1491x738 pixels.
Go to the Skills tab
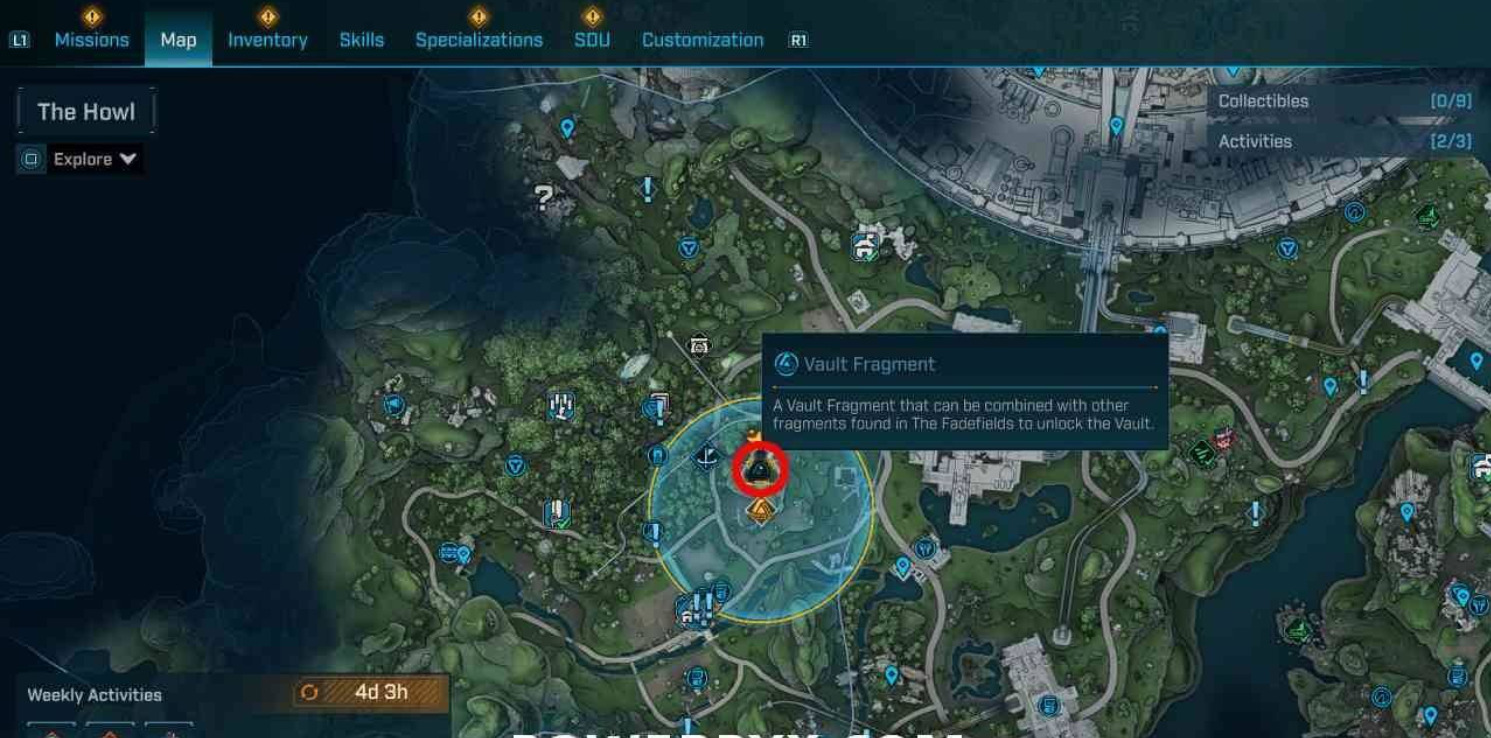point(361,40)
